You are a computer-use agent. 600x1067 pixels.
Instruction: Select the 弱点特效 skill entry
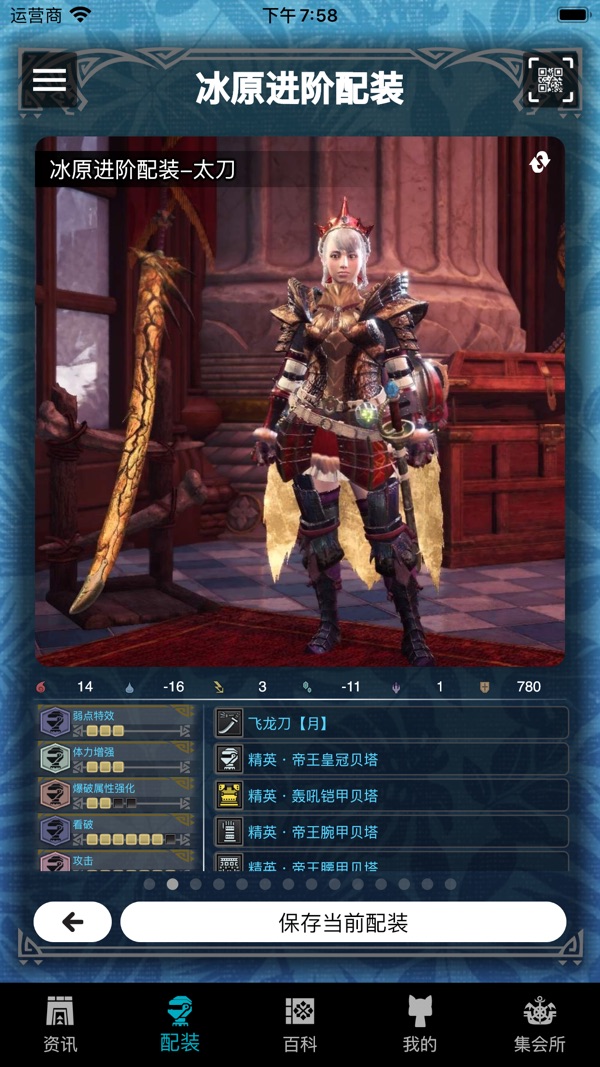116,723
